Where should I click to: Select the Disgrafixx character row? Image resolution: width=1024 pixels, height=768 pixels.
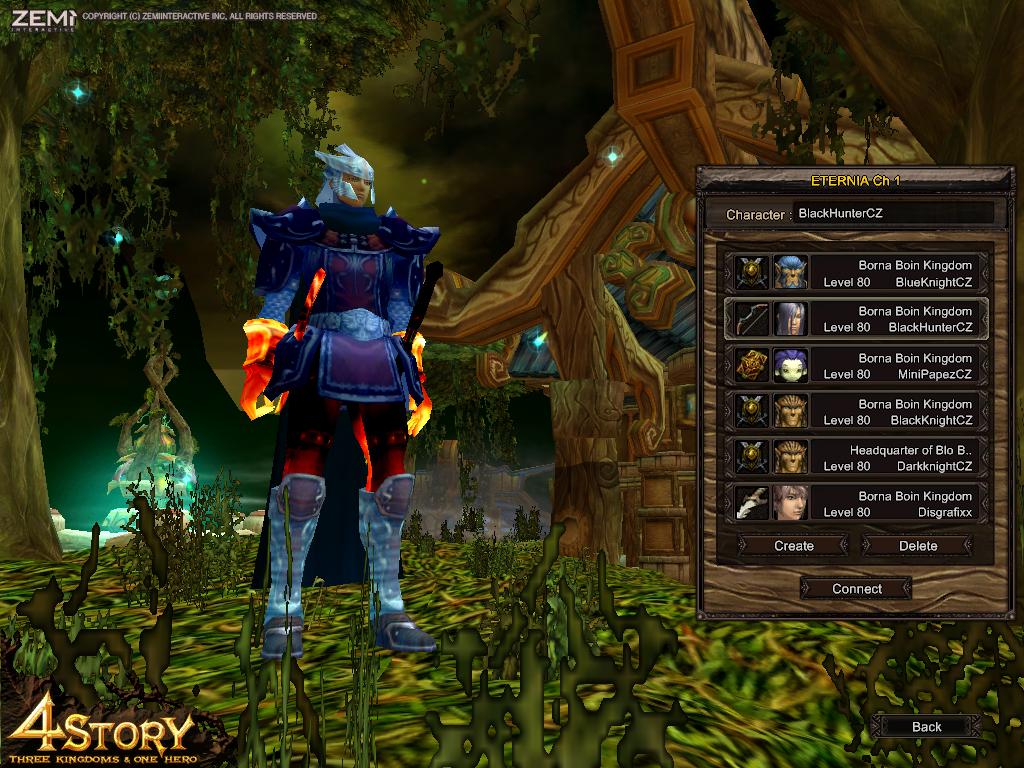click(856, 503)
